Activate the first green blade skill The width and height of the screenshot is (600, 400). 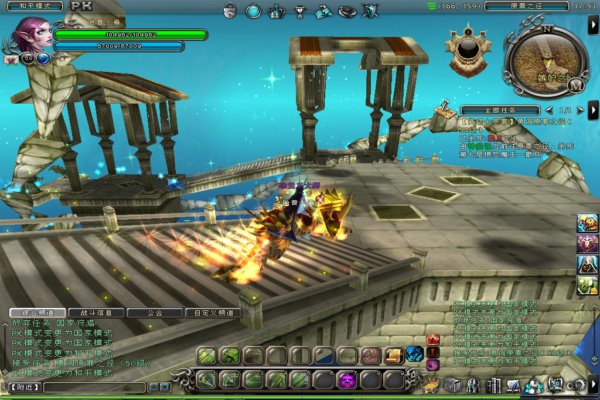pos(206,356)
